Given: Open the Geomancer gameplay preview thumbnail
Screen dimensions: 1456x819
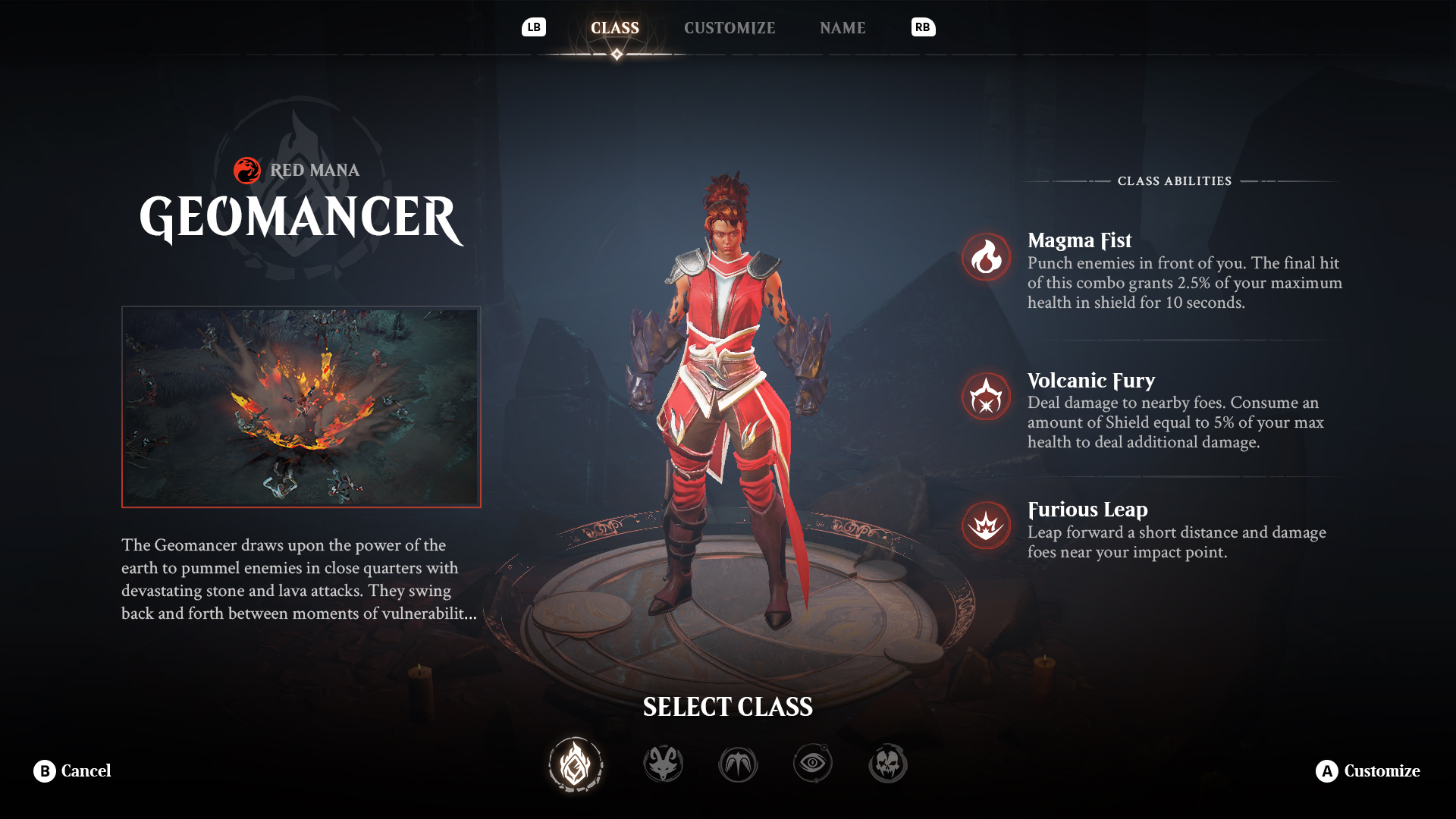Looking at the screenshot, I should (301, 407).
